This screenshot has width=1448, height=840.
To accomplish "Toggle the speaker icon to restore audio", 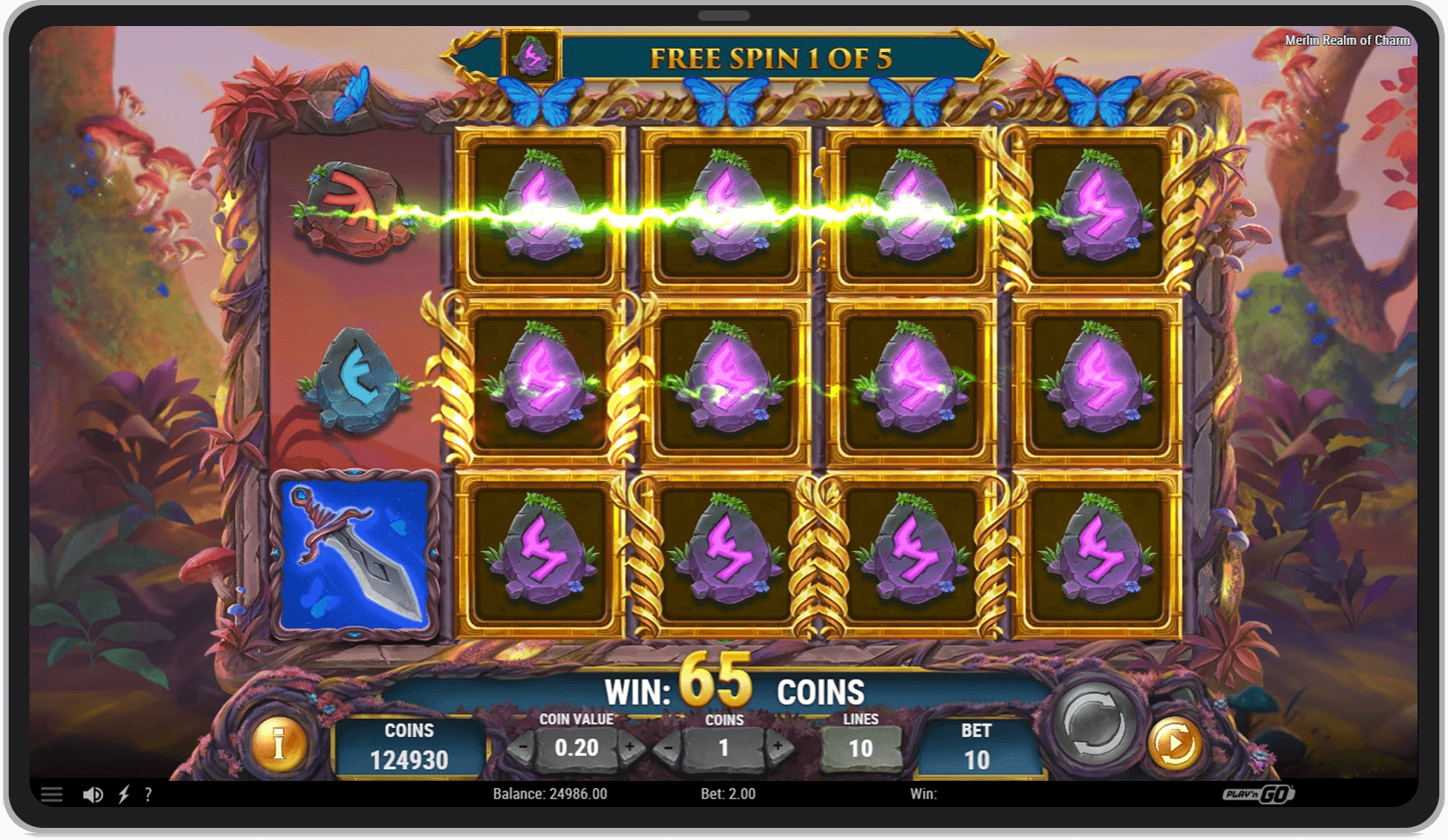I will [93, 793].
